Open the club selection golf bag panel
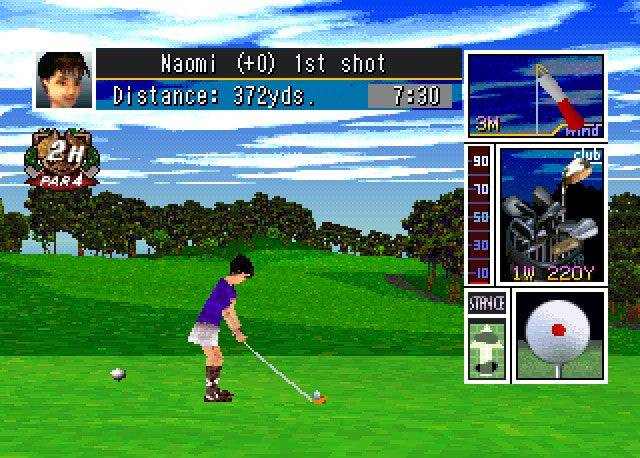 (x=550, y=215)
